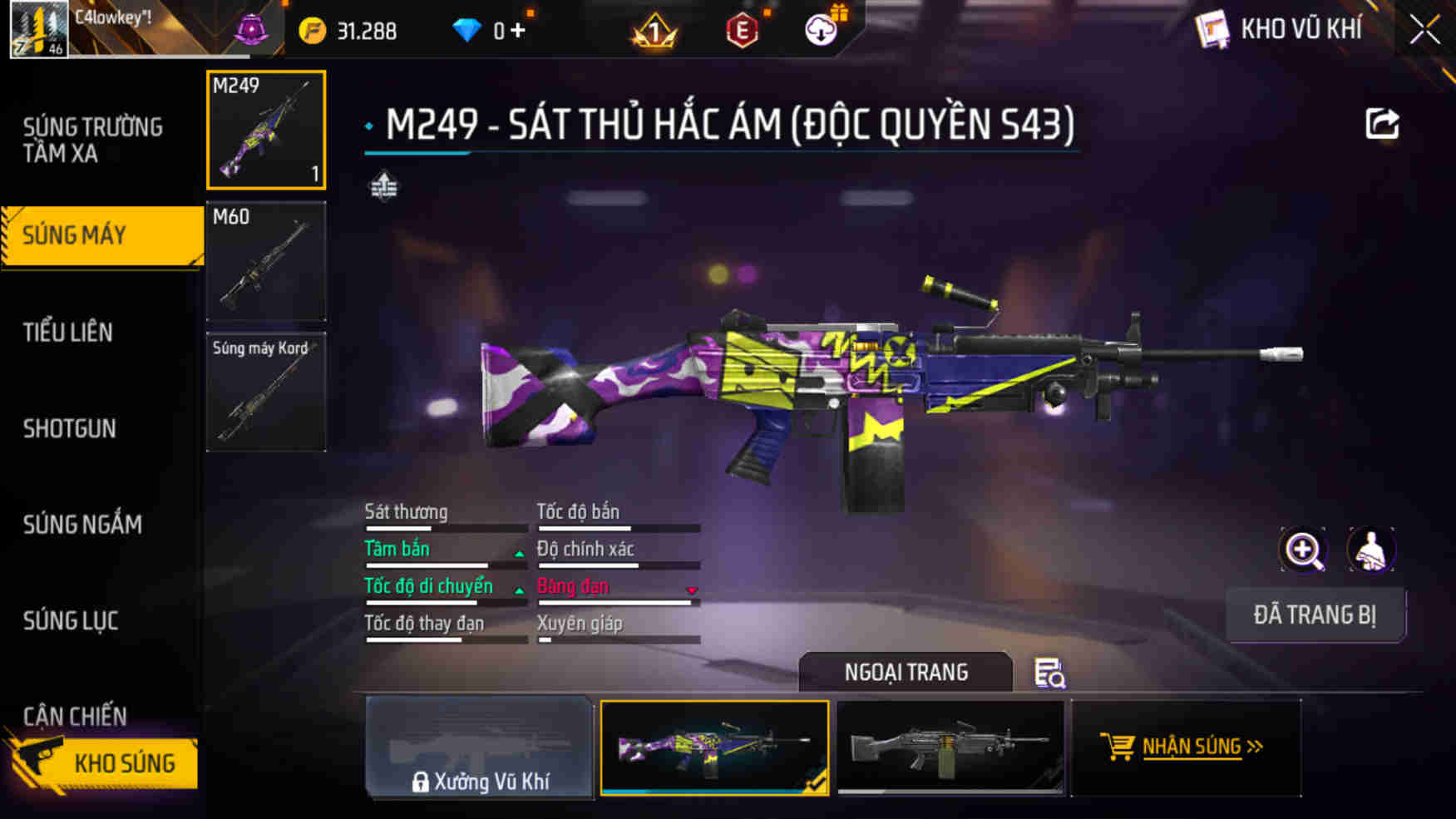This screenshot has height=819, width=1456.
Task: Open the crown rank icon
Action: click(x=656, y=30)
